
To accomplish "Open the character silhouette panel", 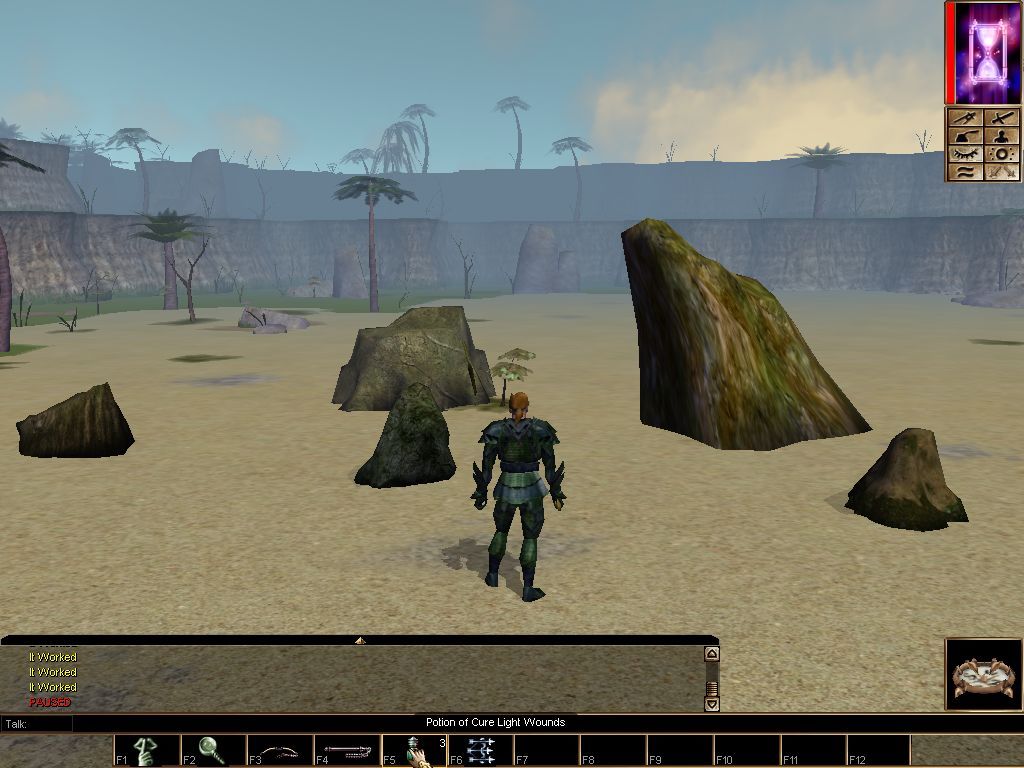I will (1003, 136).
